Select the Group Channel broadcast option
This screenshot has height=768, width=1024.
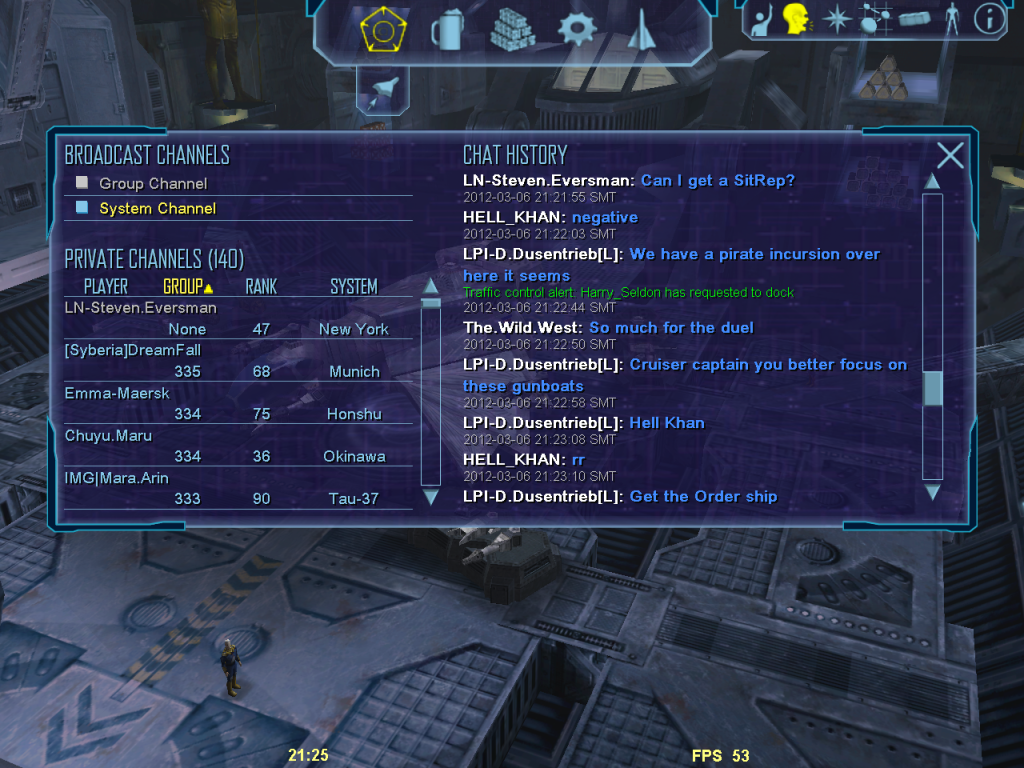tap(152, 184)
